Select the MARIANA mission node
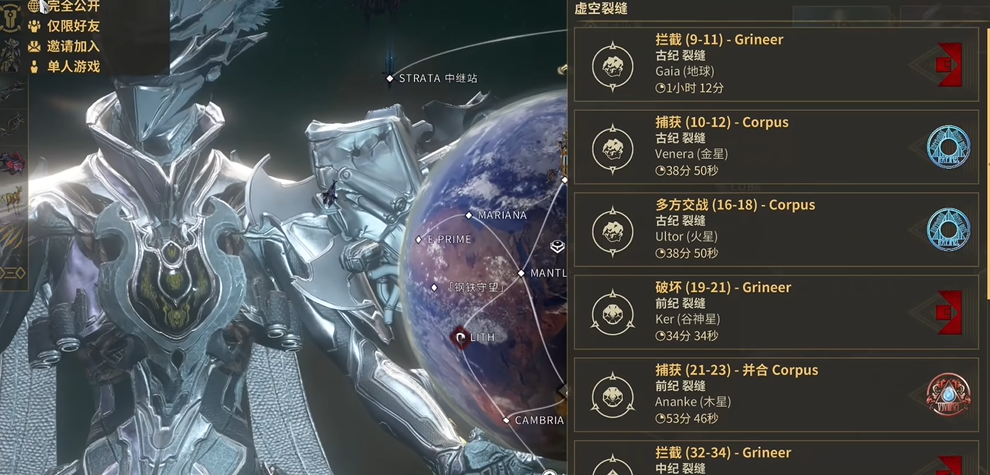990x475 pixels. (469, 215)
